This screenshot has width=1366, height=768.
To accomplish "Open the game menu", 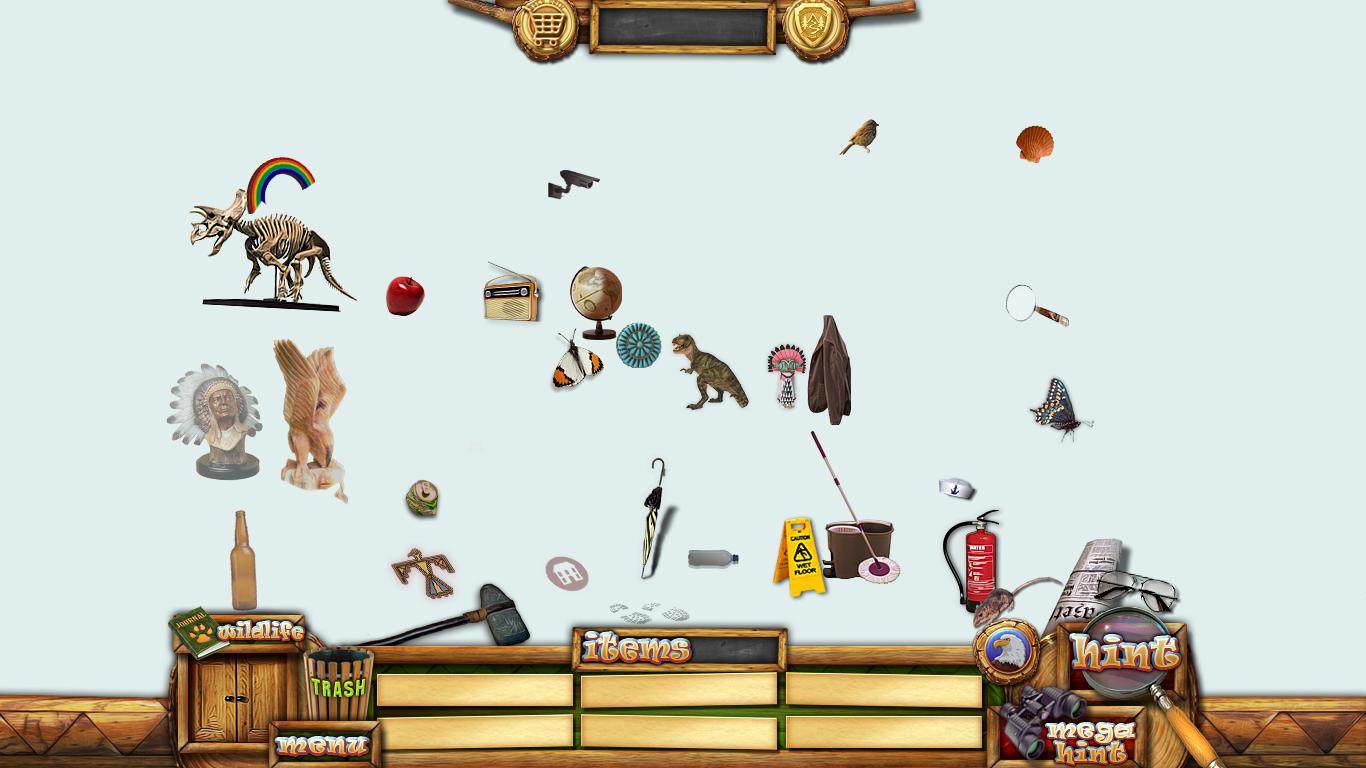I will 322,745.
